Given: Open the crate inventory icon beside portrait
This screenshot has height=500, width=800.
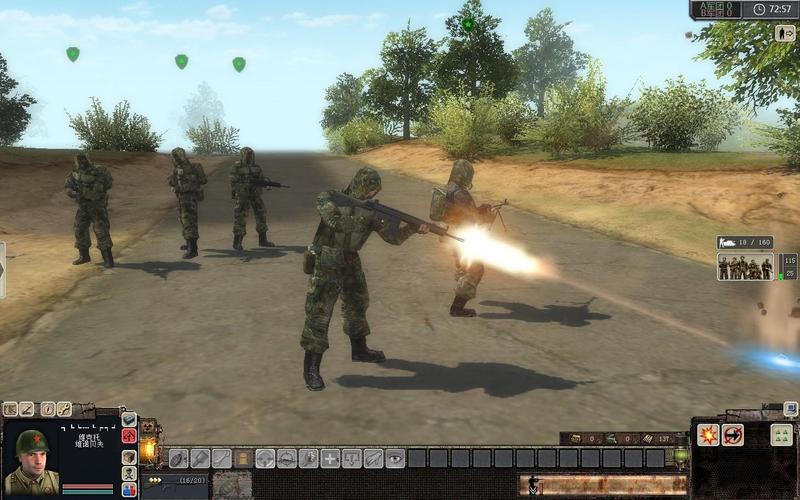Looking at the screenshot, I should pos(129,457).
